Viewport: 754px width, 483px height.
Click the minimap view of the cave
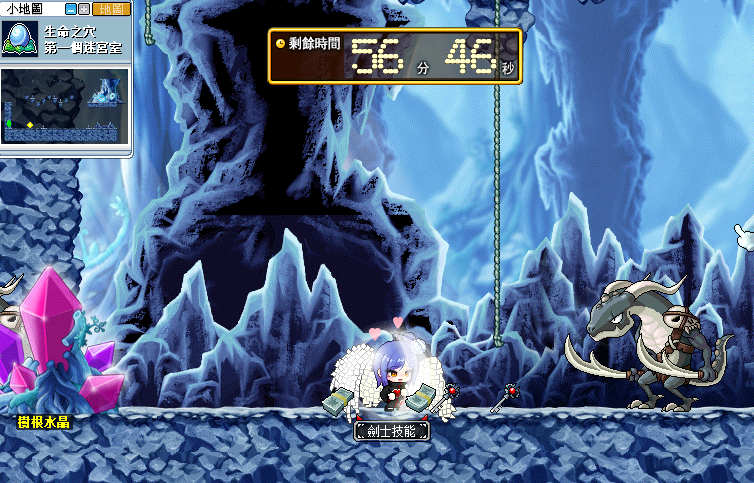pos(65,105)
